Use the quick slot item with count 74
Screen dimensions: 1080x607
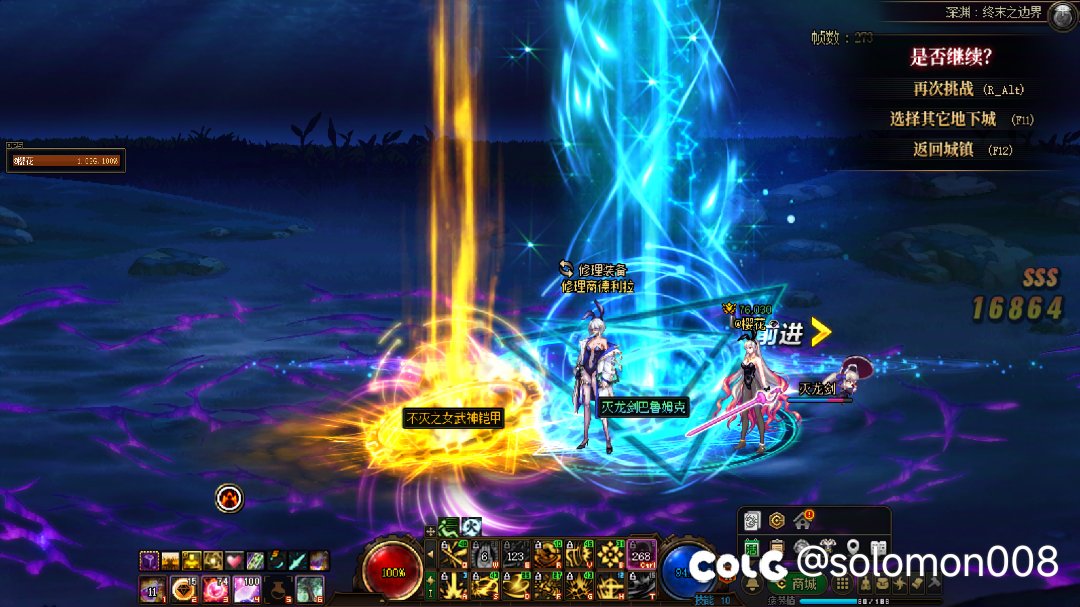[215, 590]
